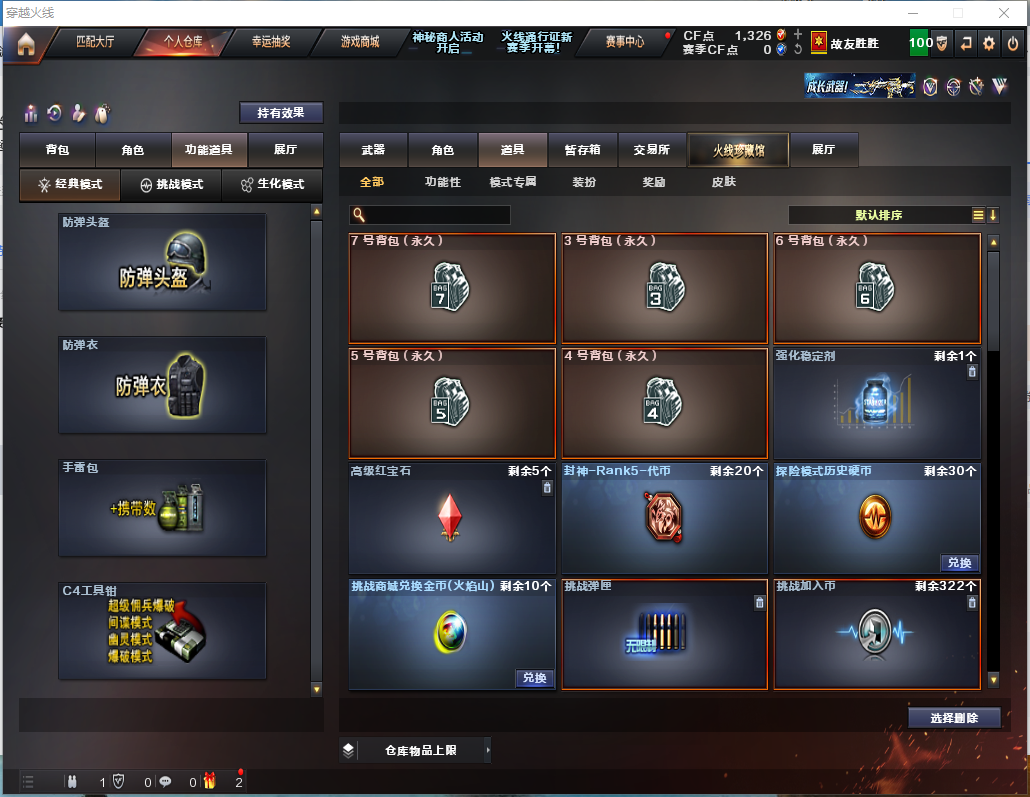1030x797 pixels.
Task: Open the 幸运抽奖 lucky draw page
Action: coord(271,42)
